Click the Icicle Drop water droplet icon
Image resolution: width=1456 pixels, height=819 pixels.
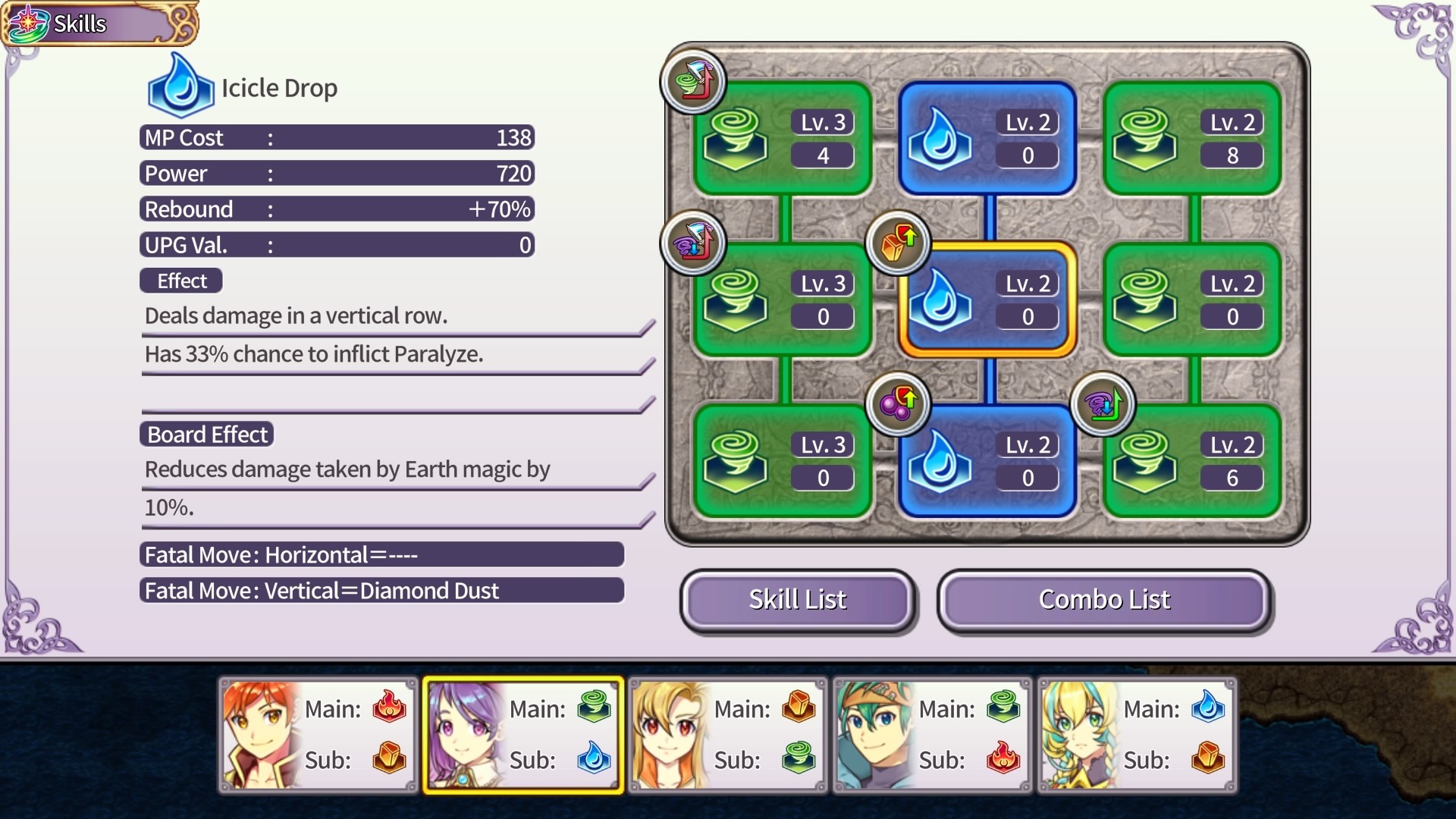click(180, 85)
